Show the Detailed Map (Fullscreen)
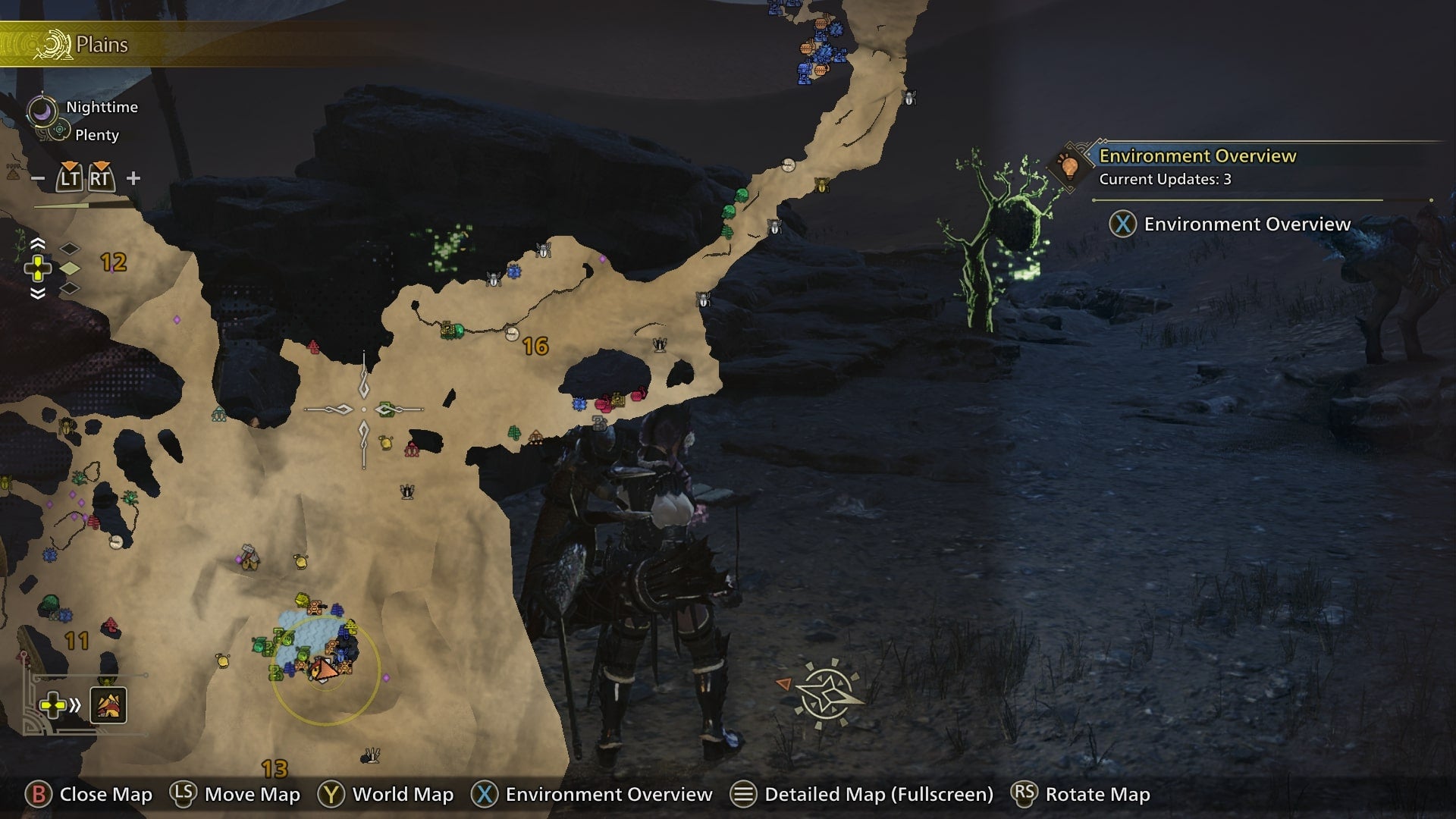This screenshot has height=819, width=1456. tap(861, 794)
